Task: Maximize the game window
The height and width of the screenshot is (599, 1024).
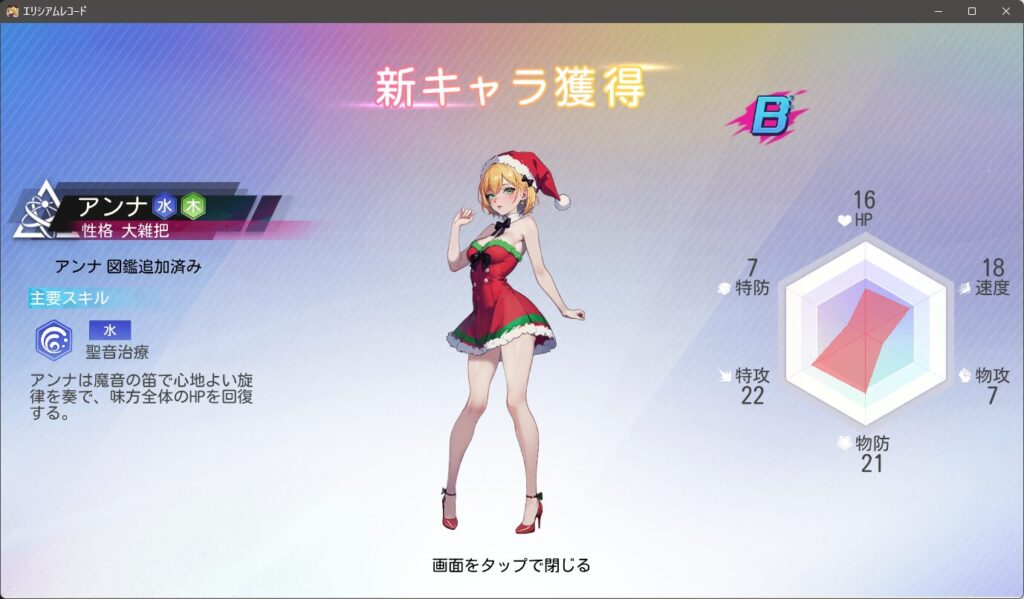Action: pos(971,11)
